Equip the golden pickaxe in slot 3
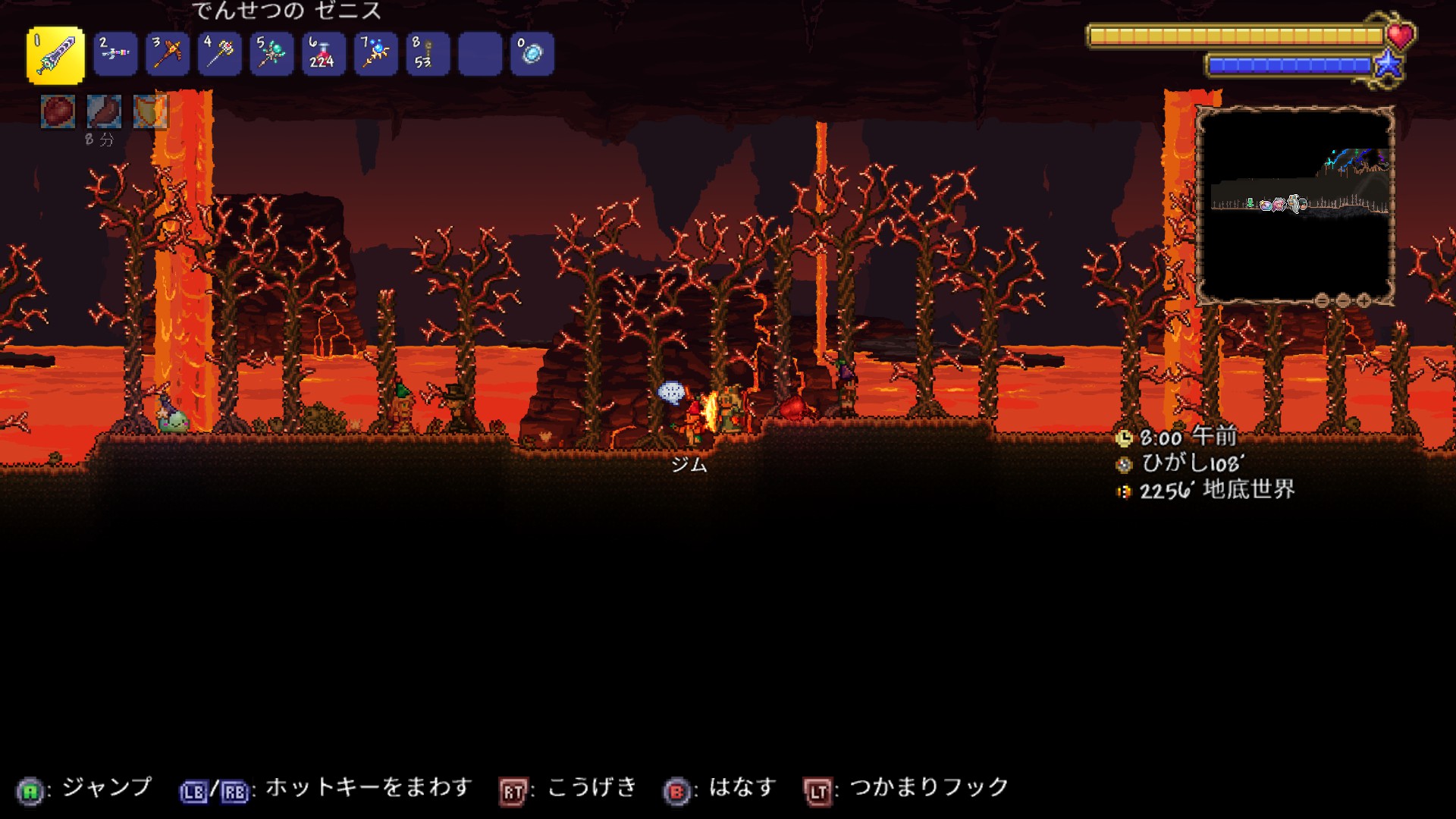1456x819 pixels. [x=168, y=54]
